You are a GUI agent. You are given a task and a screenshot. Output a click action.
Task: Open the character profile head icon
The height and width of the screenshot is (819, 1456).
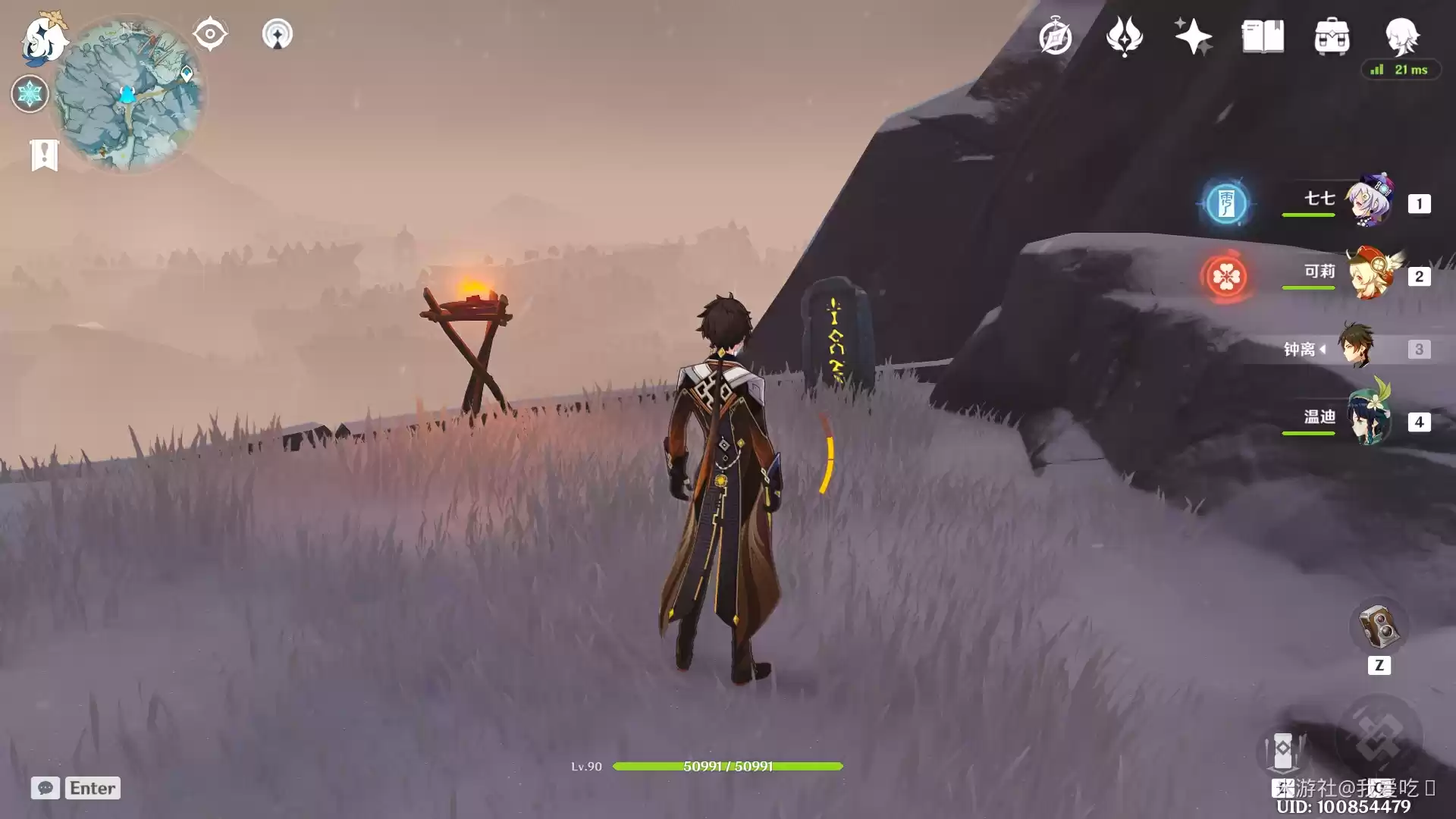click(1401, 36)
